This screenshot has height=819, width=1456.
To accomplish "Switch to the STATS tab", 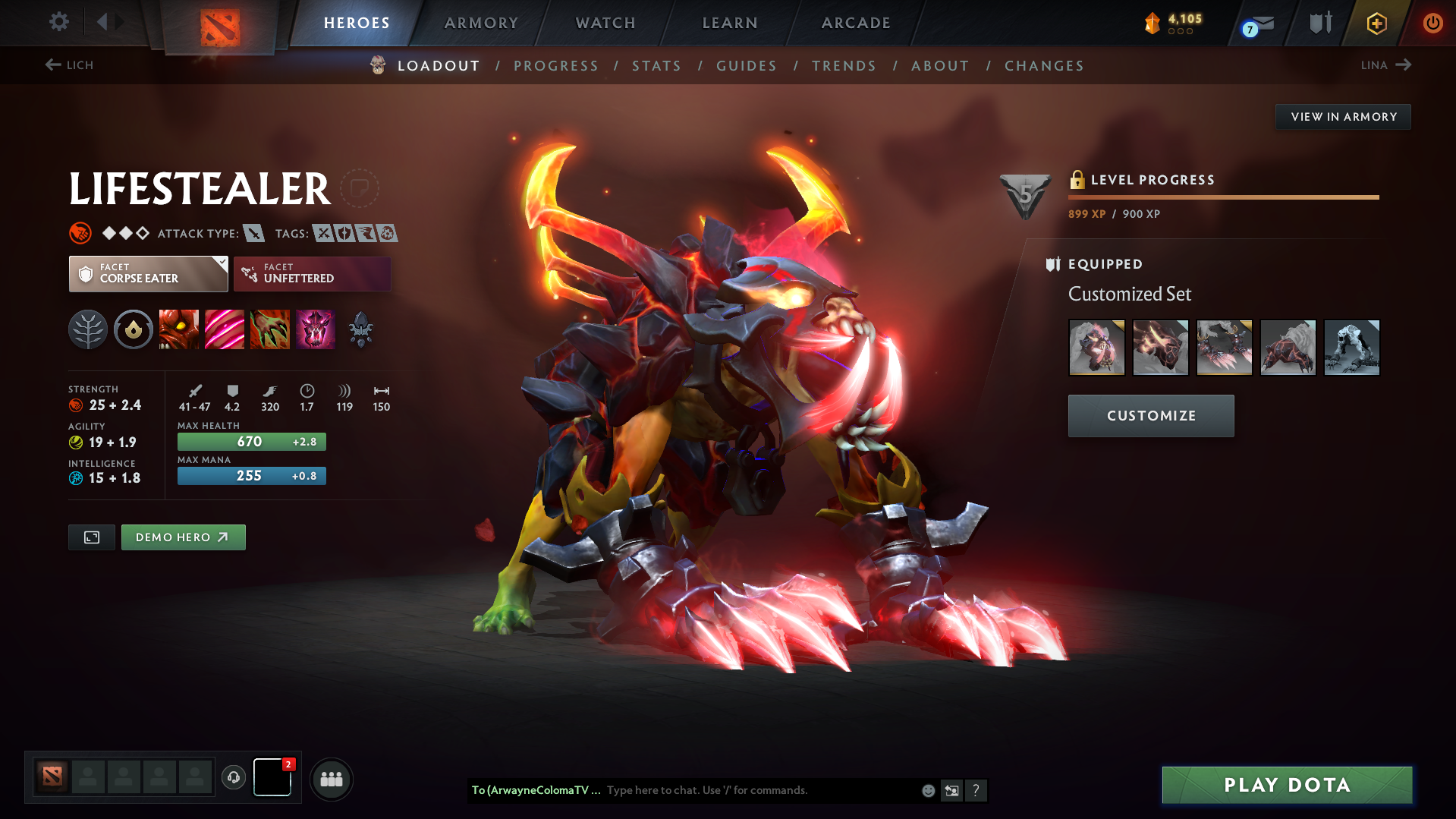I will point(656,66).
